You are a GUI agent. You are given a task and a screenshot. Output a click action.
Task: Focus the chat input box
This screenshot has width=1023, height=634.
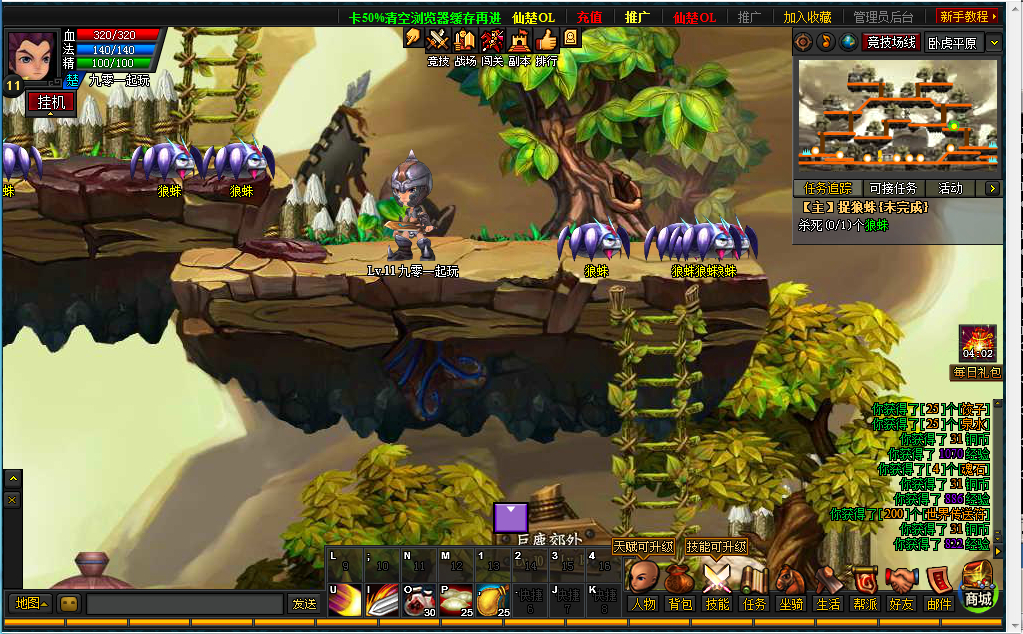coord(185,604)
